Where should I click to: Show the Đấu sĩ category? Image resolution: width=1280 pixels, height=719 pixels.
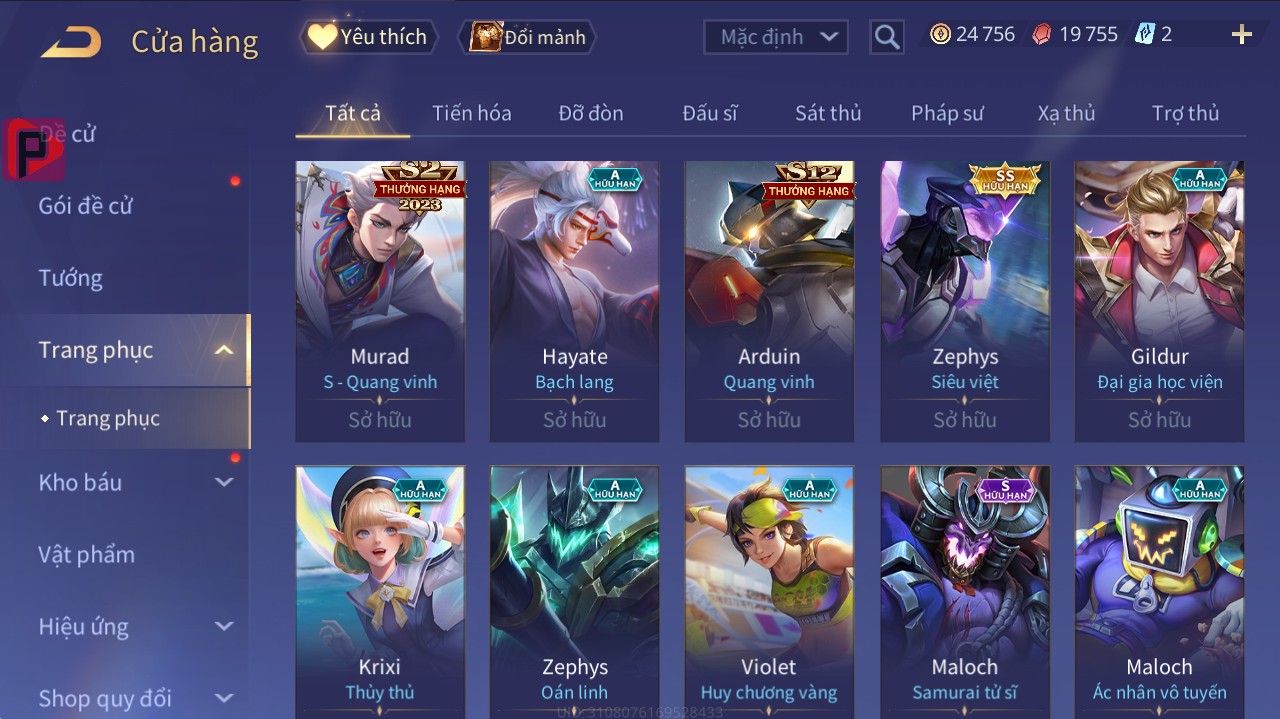tap(709, 113)
